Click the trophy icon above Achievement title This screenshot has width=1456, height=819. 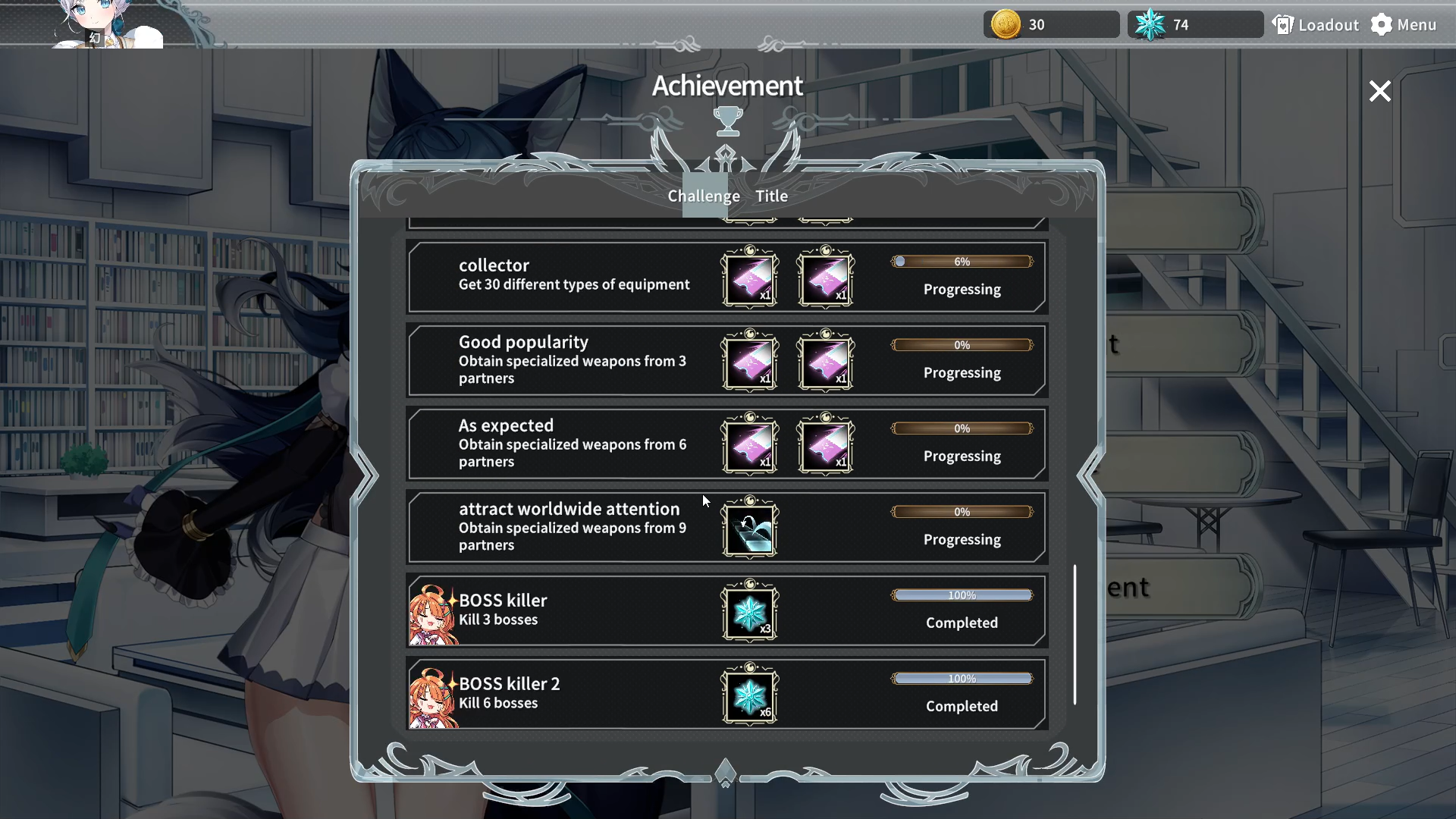coord(727,121)
